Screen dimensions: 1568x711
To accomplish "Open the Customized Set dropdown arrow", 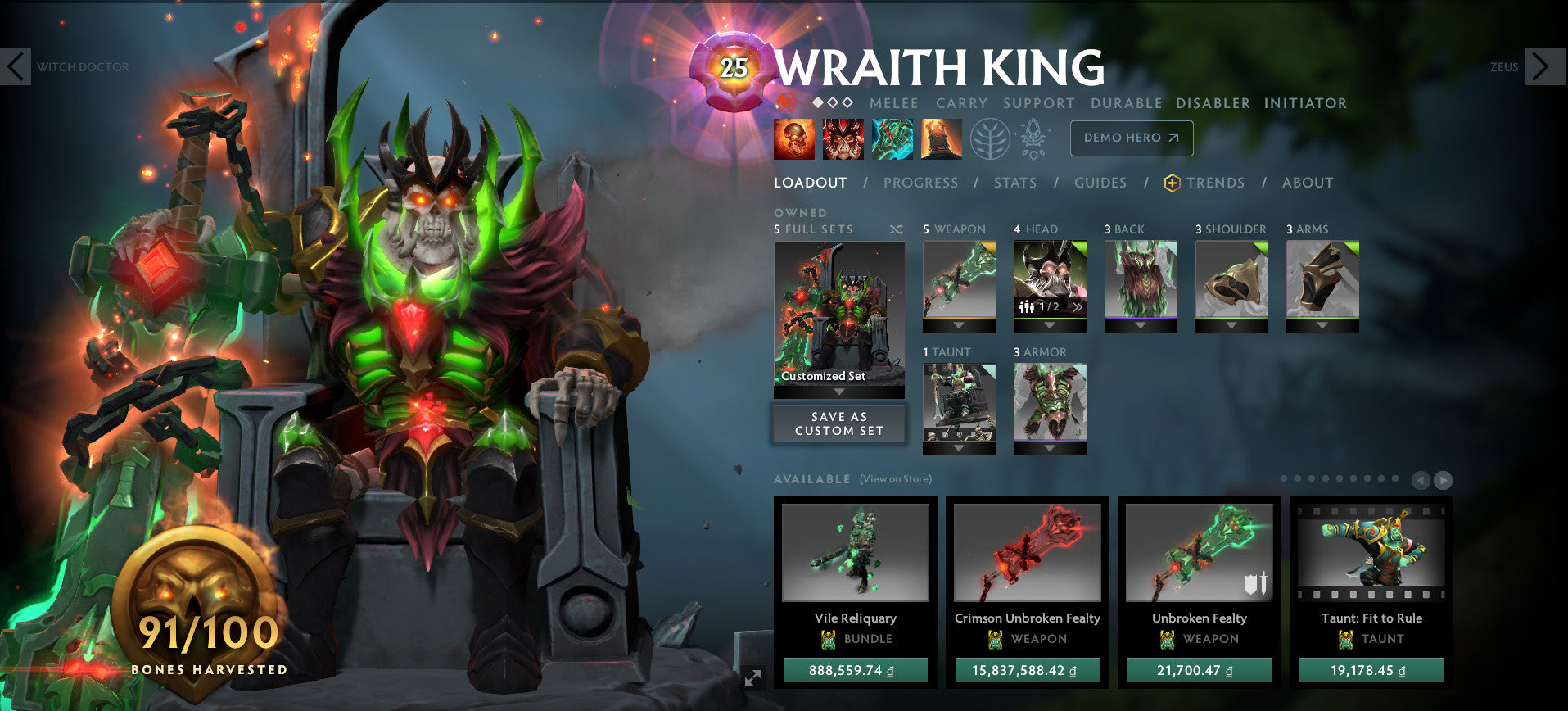I will tap(838, 391).
